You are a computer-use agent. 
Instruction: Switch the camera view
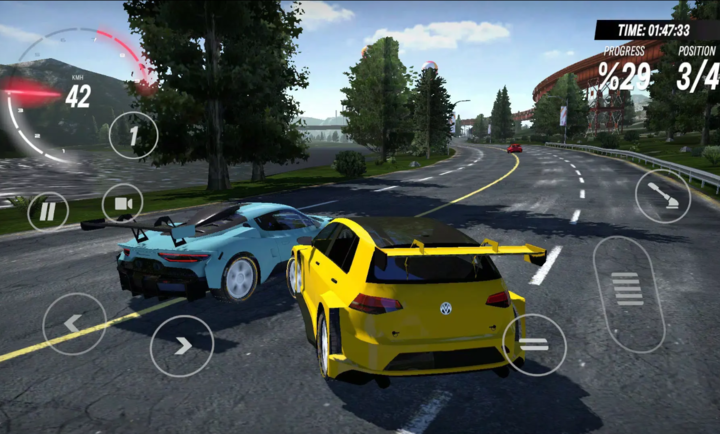click(x=122, y=203)
